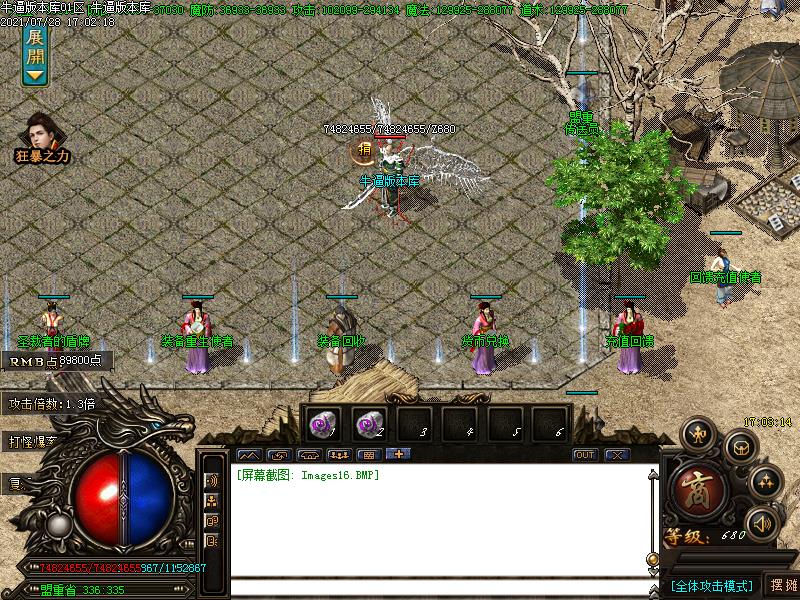Screen dimensions: 800x600
Task: Click the OUT button above chat
Action: click(x=585, y=455)
